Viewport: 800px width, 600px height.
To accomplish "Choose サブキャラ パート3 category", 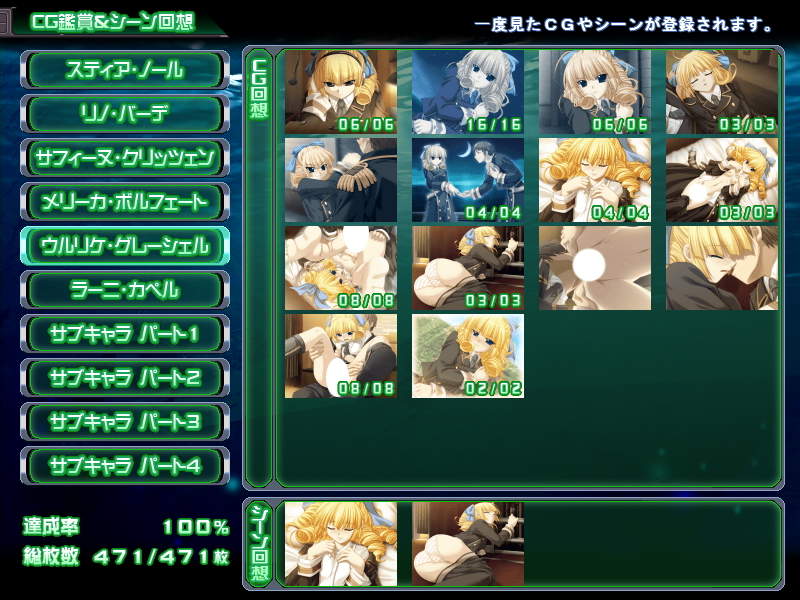I will [x=125, y=422].
